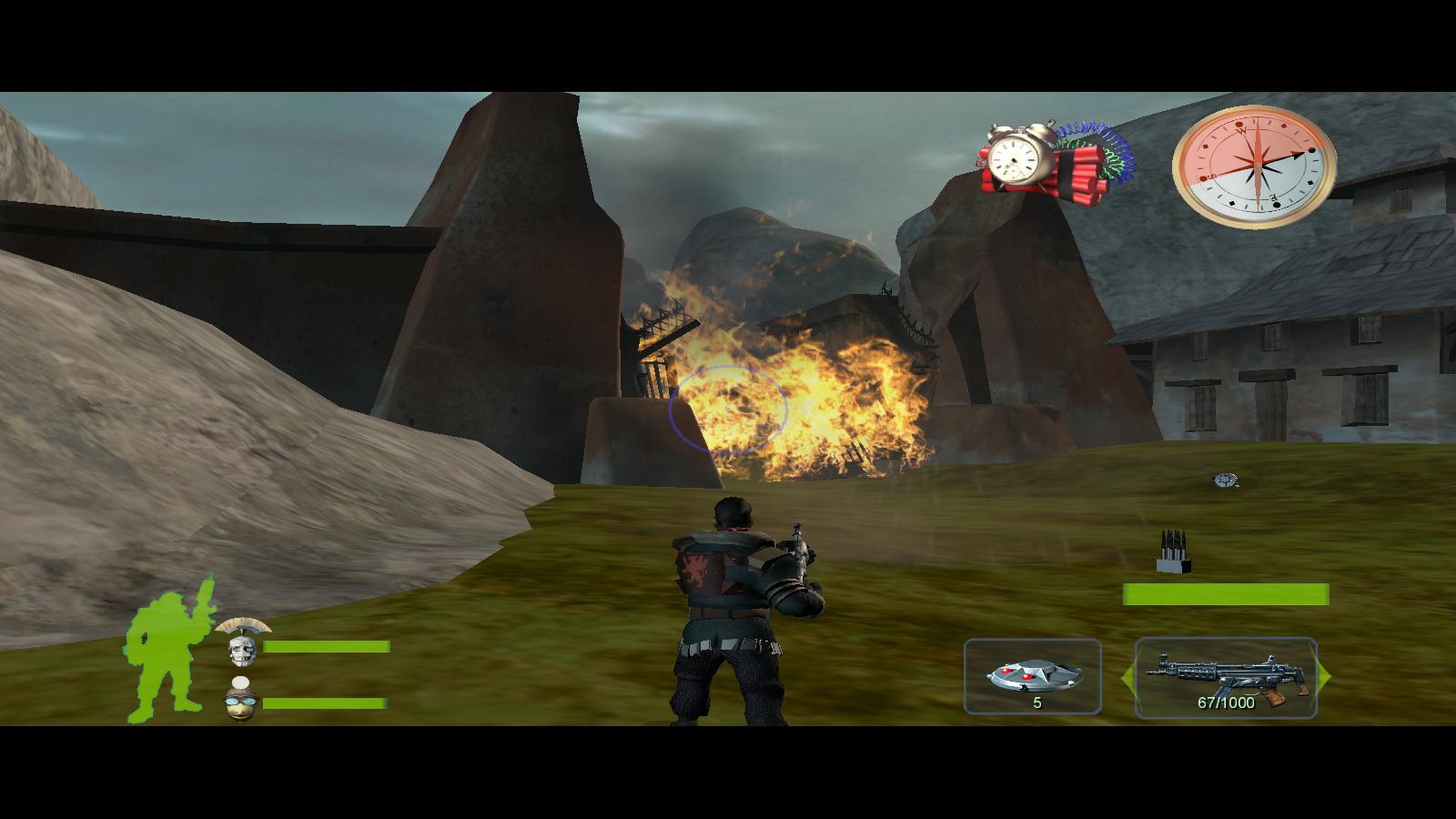Click the machine gun weapon icon
This screenshot has width=1456, height=819.
[x=1227, y=672]
